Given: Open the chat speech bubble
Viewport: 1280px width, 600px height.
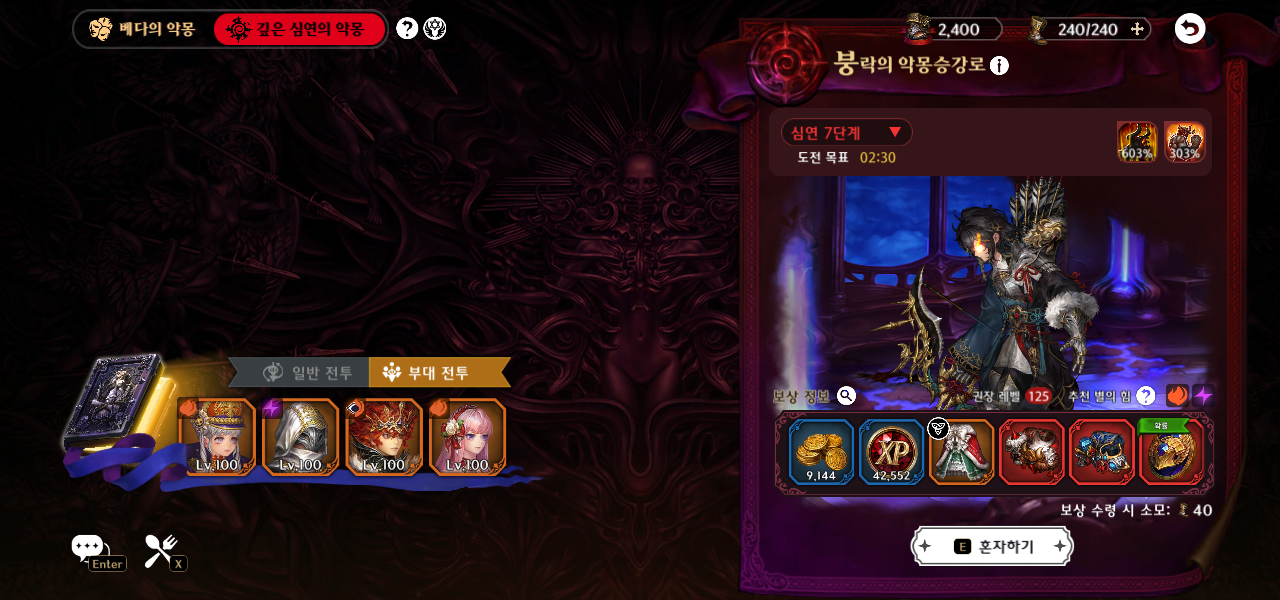Looking at the screenshot, I should coord(87,547).
